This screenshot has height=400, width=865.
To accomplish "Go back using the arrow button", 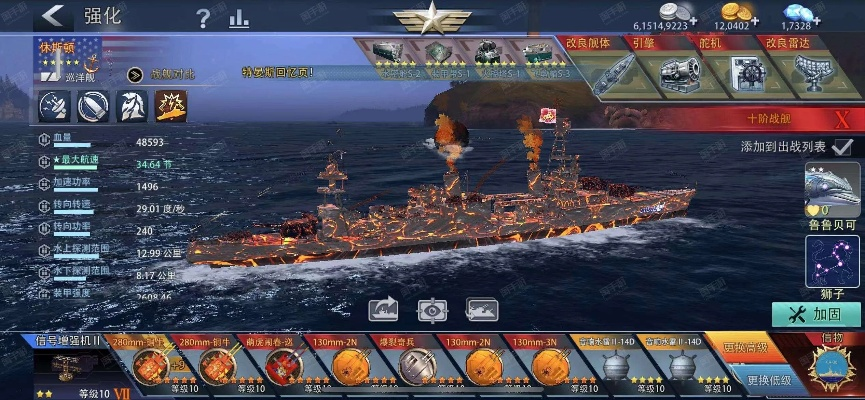I will point(53,15).
